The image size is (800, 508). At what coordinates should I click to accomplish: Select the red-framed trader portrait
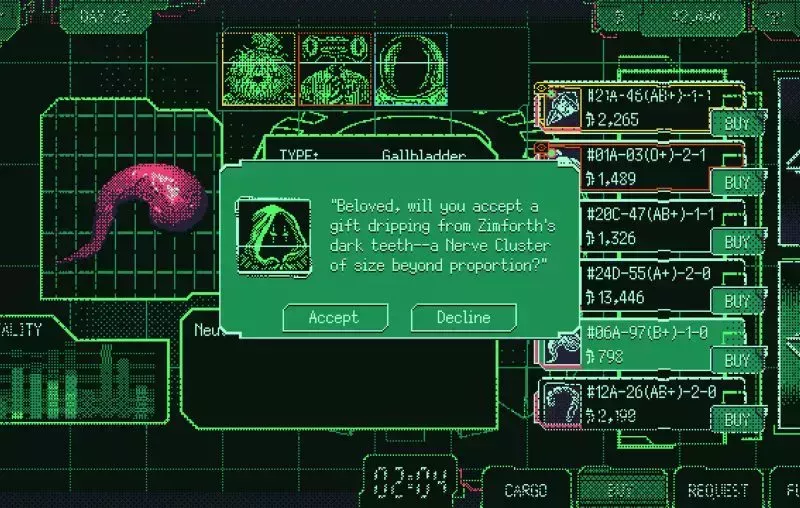(334, 66)
